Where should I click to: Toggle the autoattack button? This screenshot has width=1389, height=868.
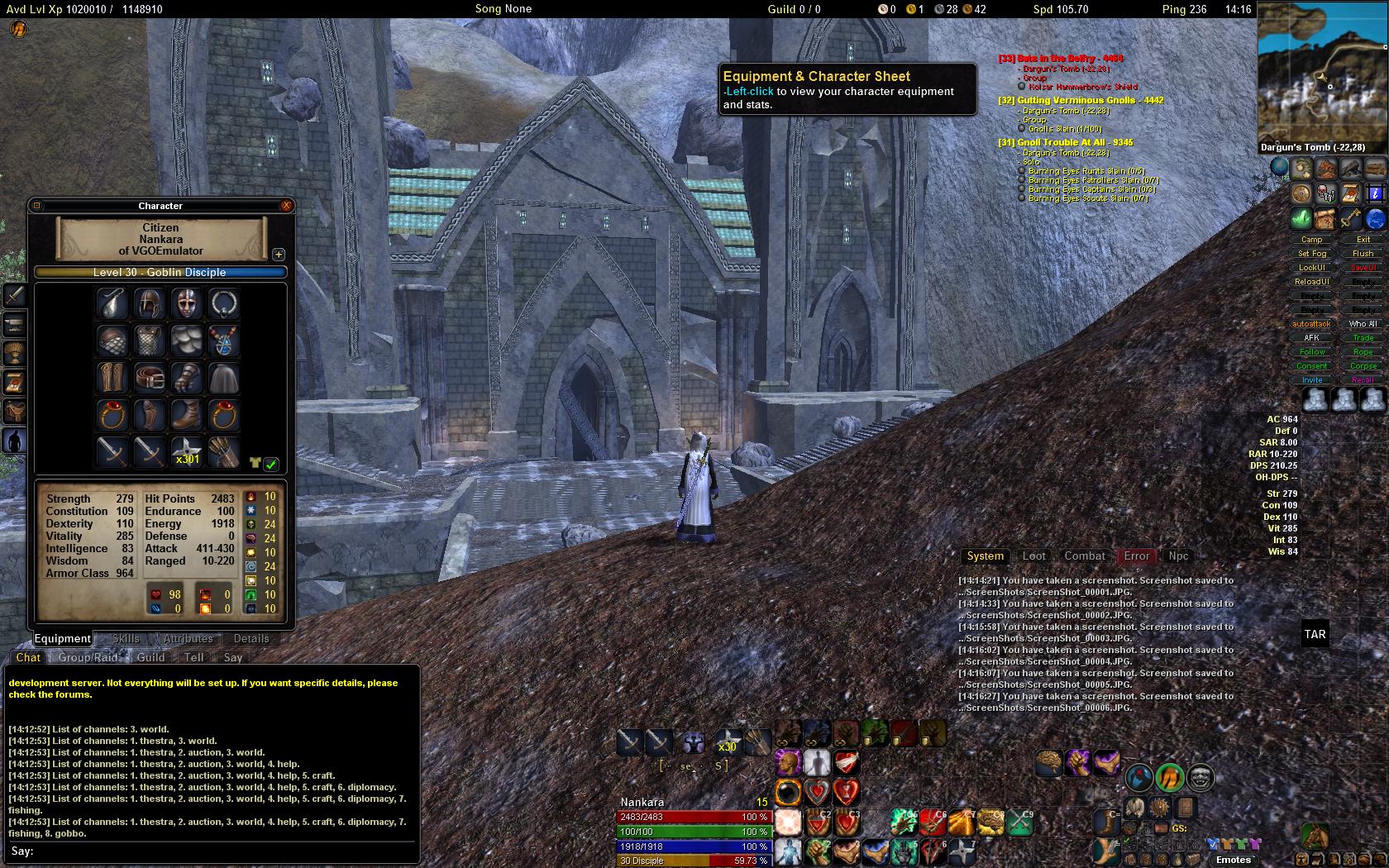point(1312,324)
